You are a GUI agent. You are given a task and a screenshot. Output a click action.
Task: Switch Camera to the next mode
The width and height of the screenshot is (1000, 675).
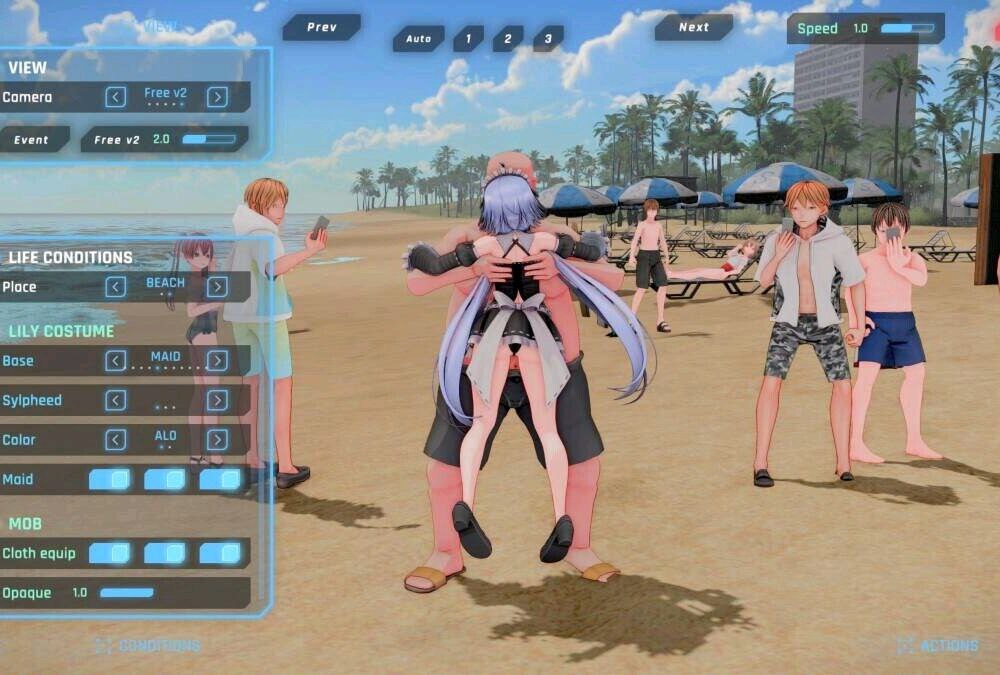pos(217,97)
